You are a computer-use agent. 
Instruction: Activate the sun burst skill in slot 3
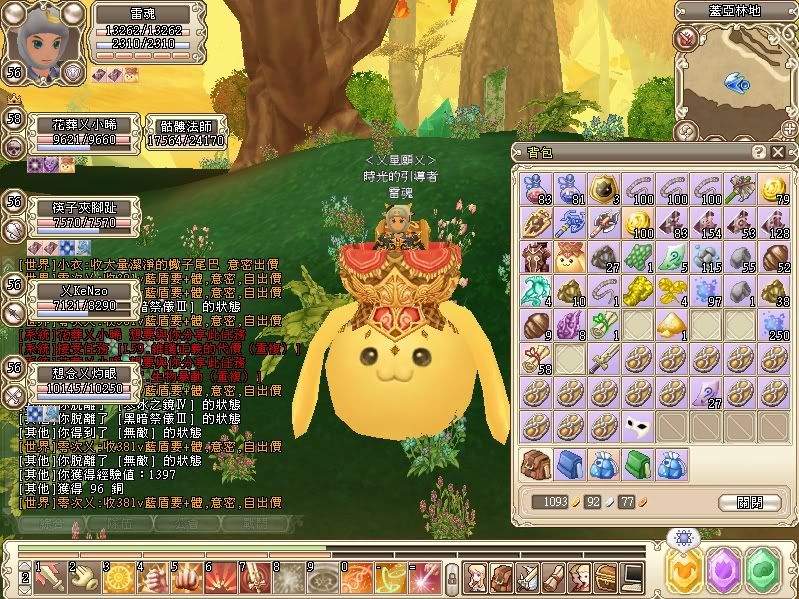[116, 576]
